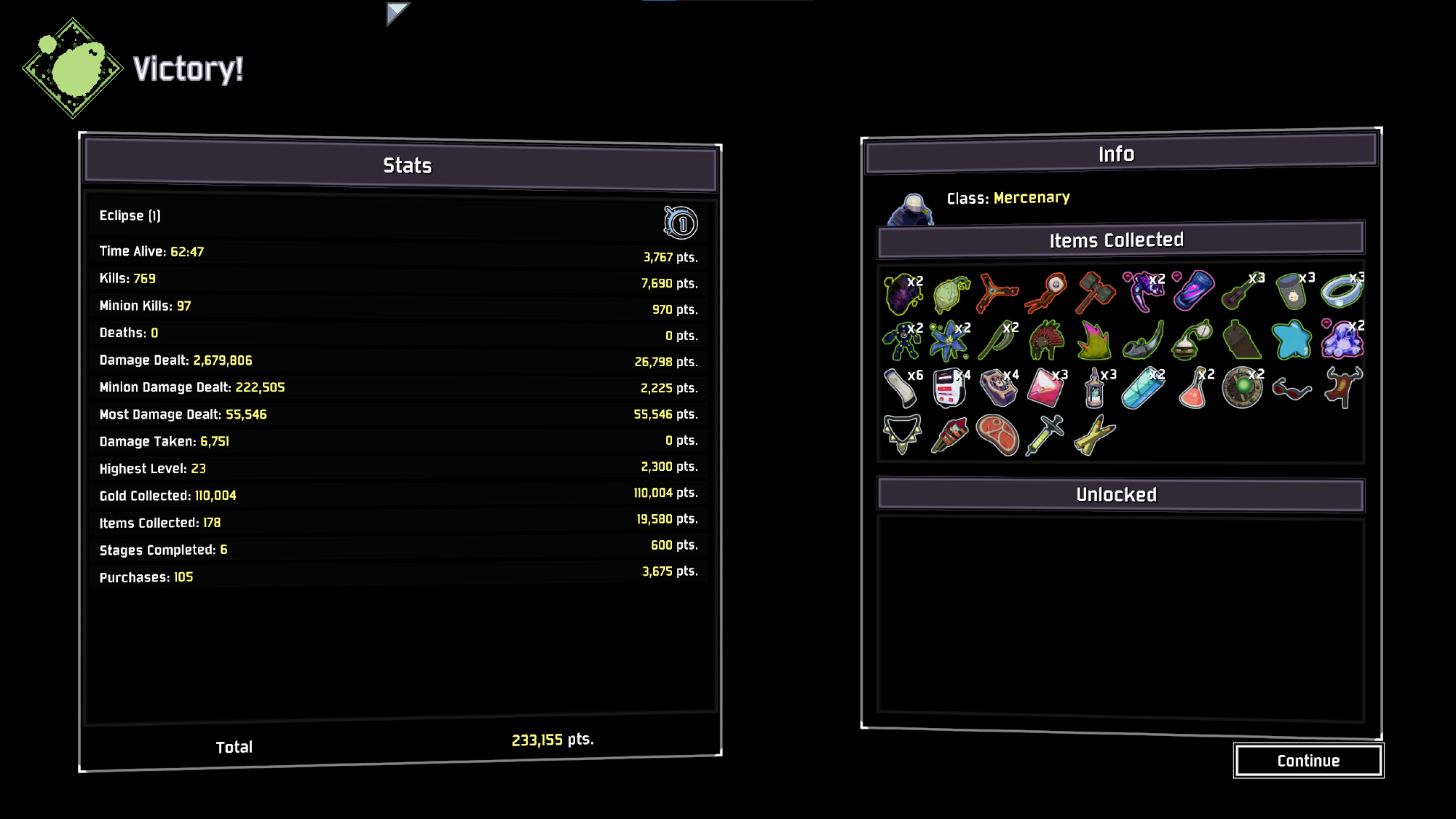The image size is (1456, 819).
Task: Select the Eclipse (1) difficulty icon
Action: [681, 223]
